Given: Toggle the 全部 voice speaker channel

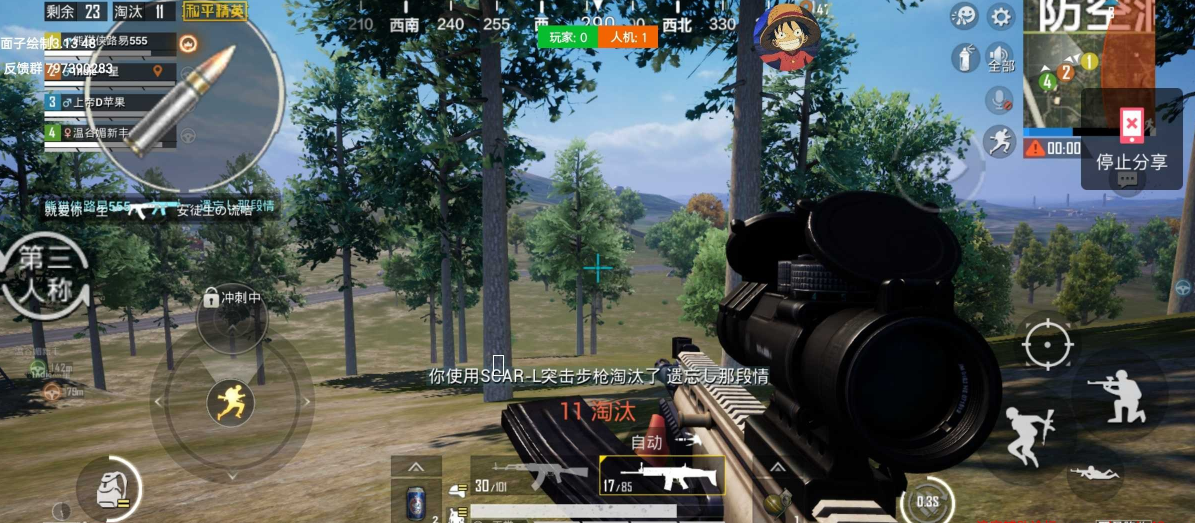Looking at the screenshot, I should 1000,58.
